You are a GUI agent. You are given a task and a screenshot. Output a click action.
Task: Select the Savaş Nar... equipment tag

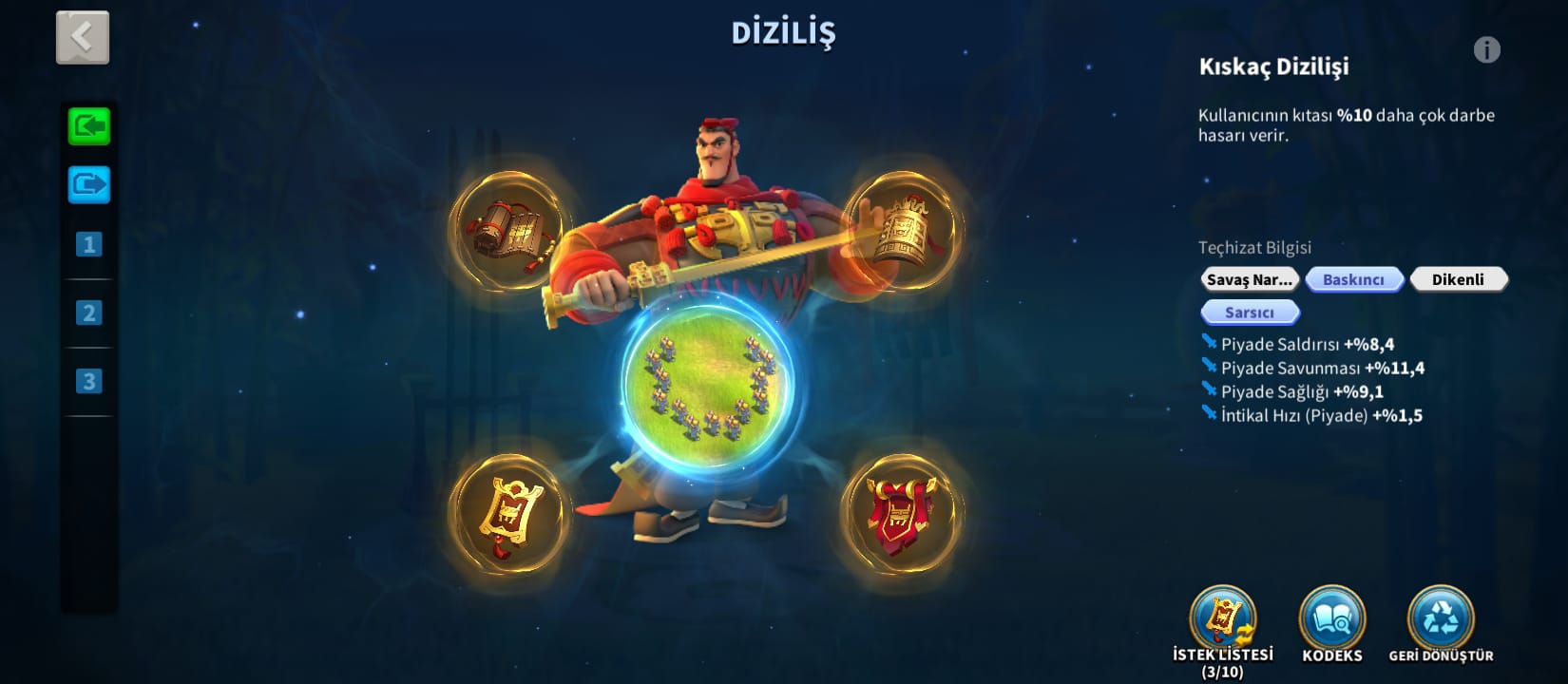(x=1250, y=279)
